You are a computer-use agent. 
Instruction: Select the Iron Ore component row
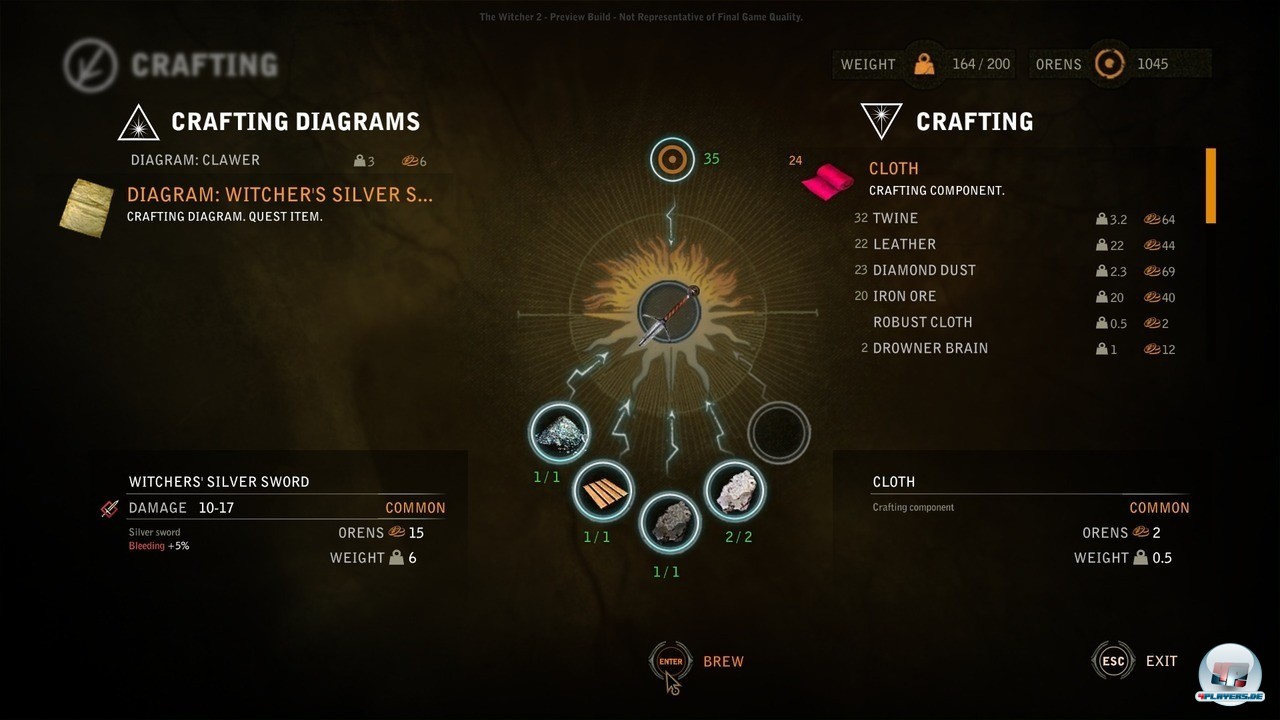click(904, 296)
